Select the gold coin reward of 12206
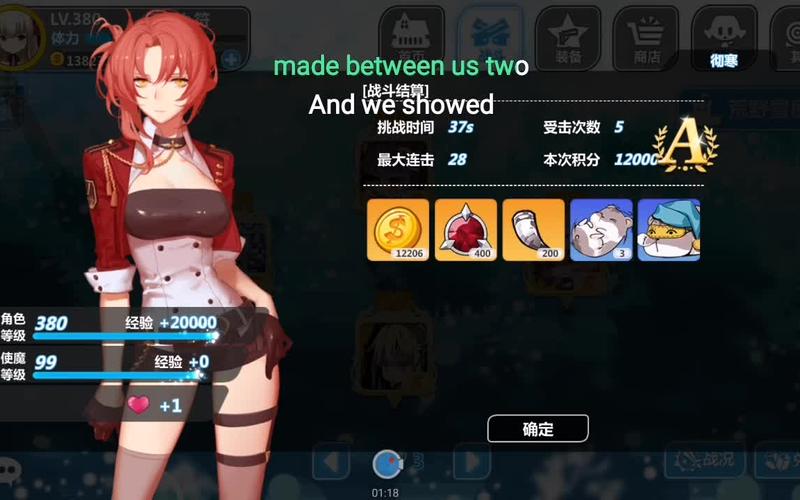Image resolution: width=800 pixels, height=500 pixels. (x=398, y=230)
